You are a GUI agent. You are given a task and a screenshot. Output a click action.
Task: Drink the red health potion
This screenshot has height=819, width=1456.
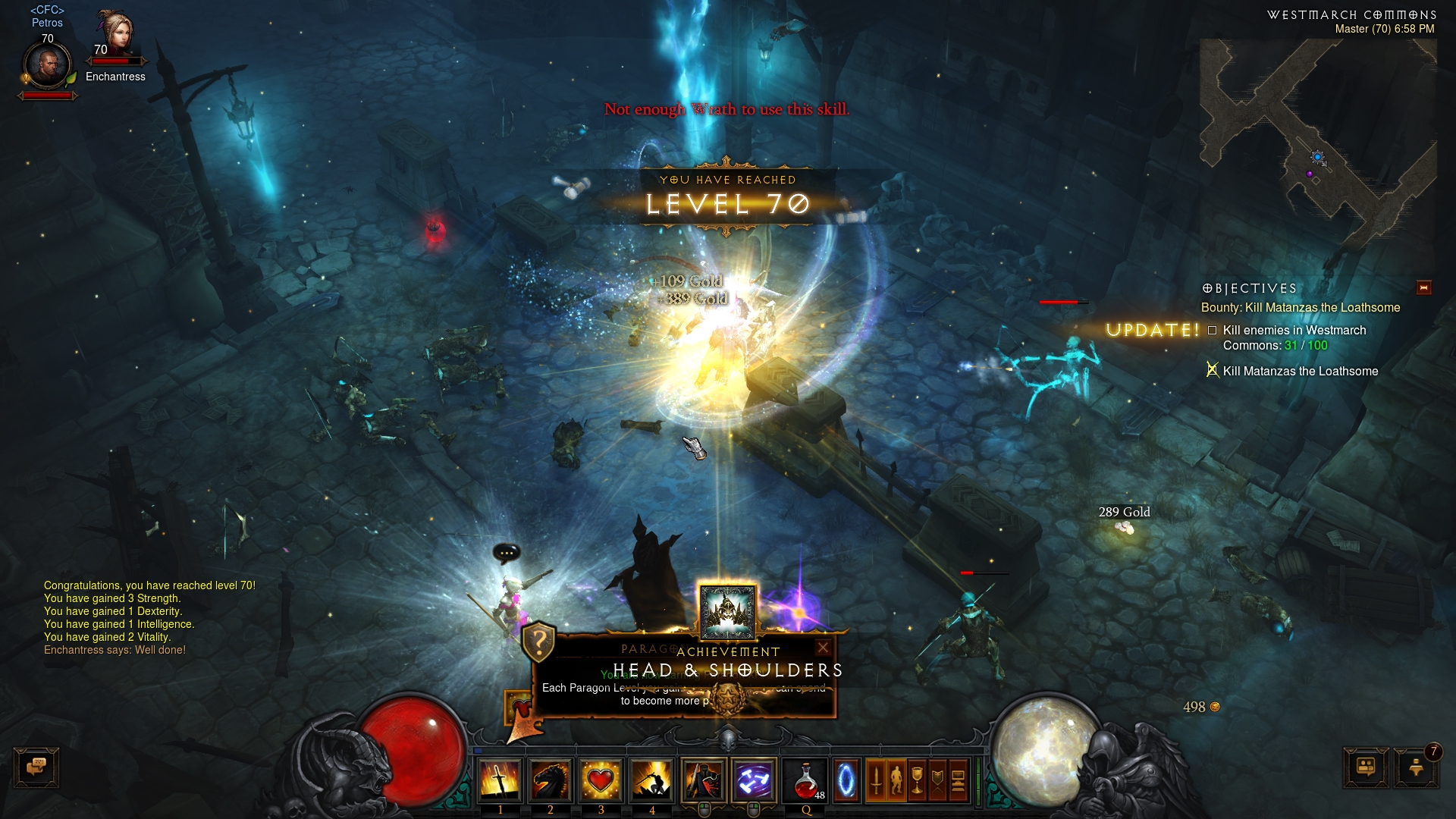[806, 780]
